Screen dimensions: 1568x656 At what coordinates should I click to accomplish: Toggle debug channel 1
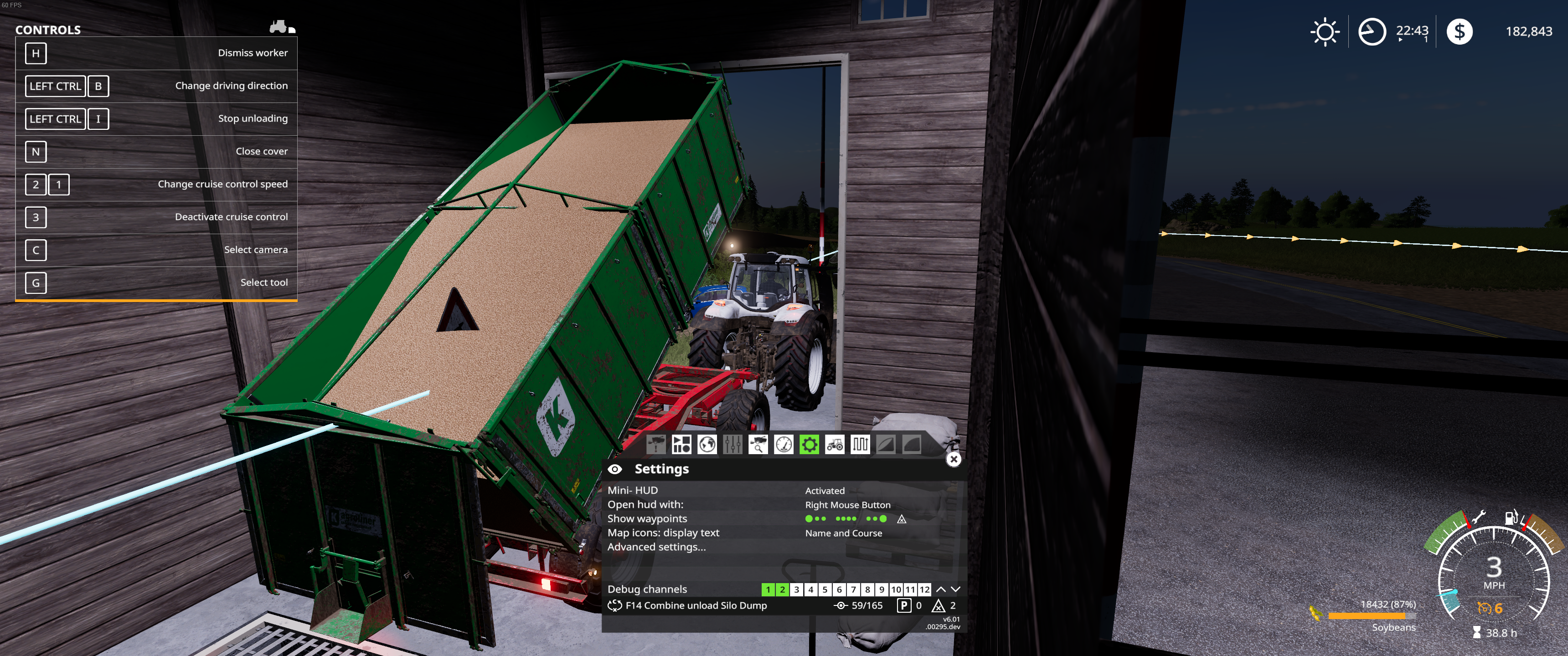768,589
